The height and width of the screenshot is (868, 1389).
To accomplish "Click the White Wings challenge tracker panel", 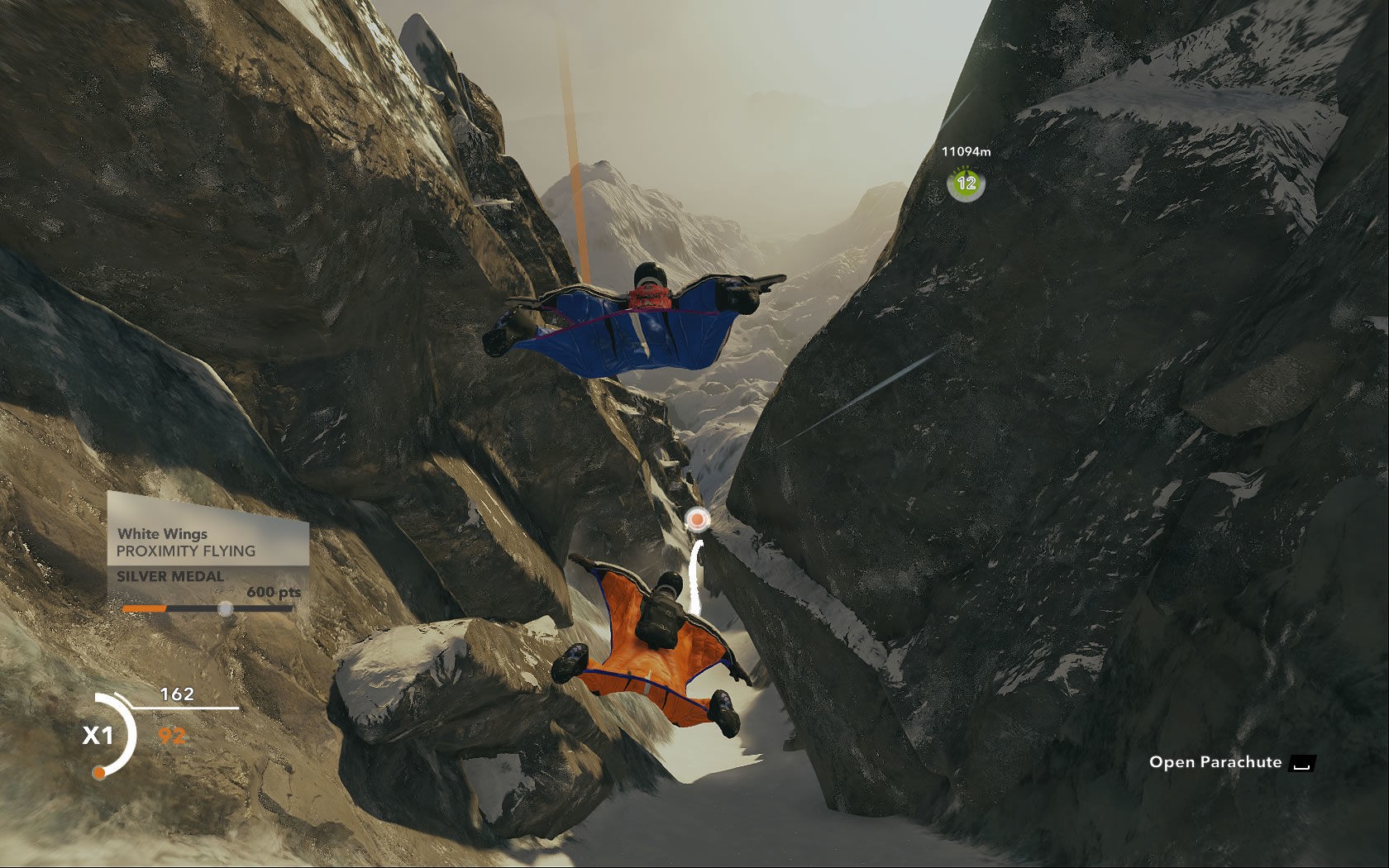I will click(208, 552).
